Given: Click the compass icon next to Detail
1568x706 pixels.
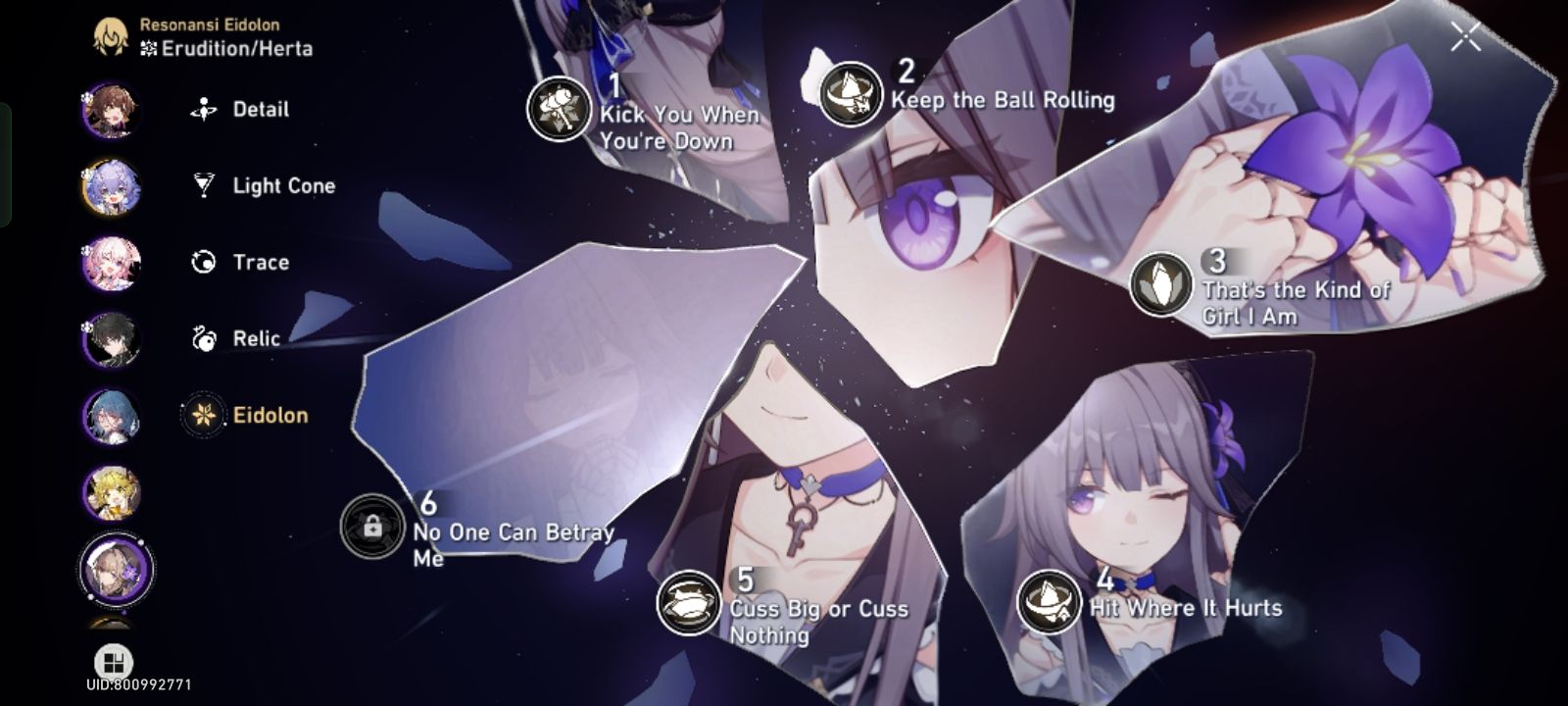Looking at the screenshot, I should pyautogui.click(x=201, y=111).
